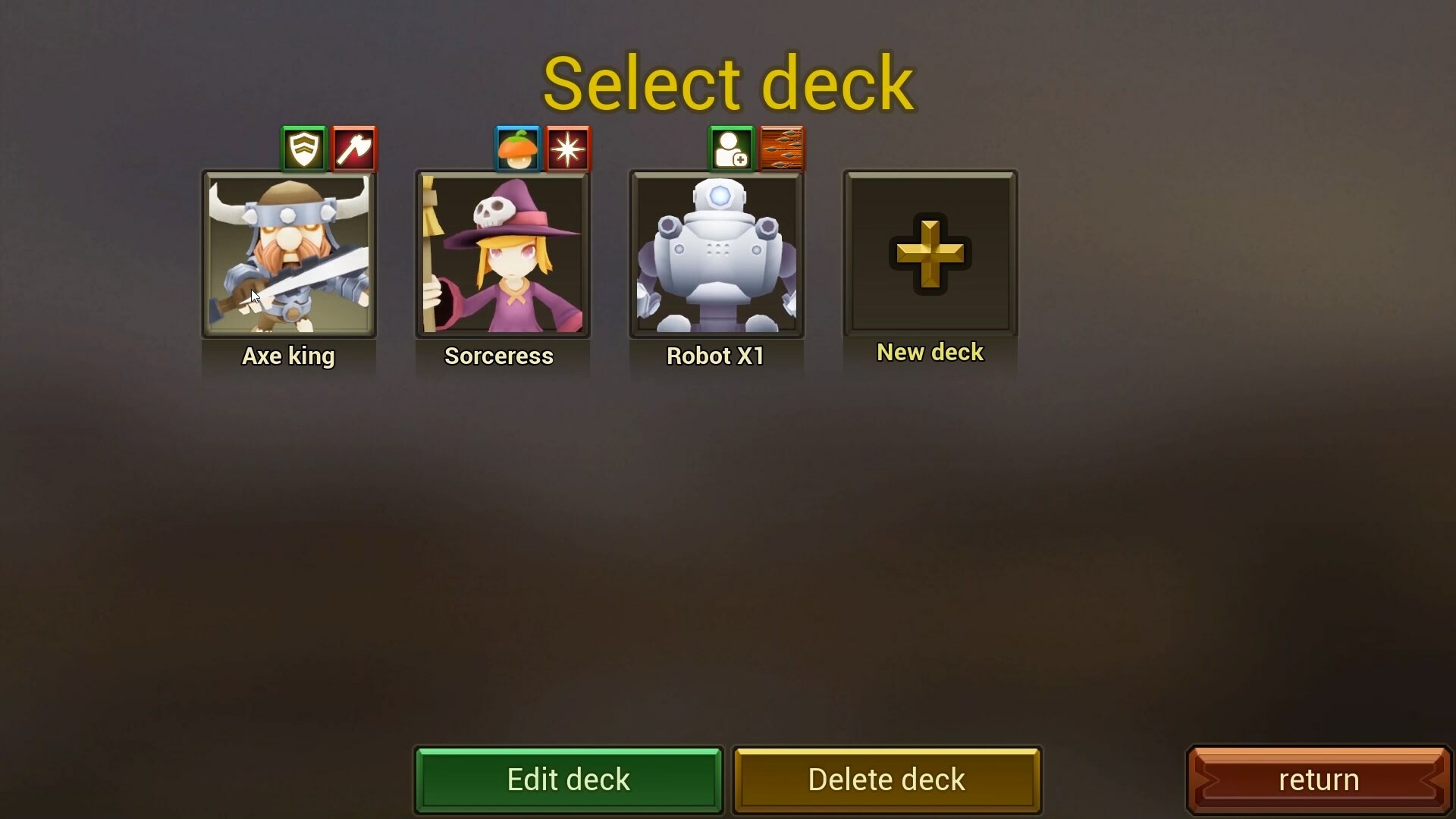Click the add-unit icon above Robot X1
The height and width of the screenshot is (819, 1456).
pos(730,149)
